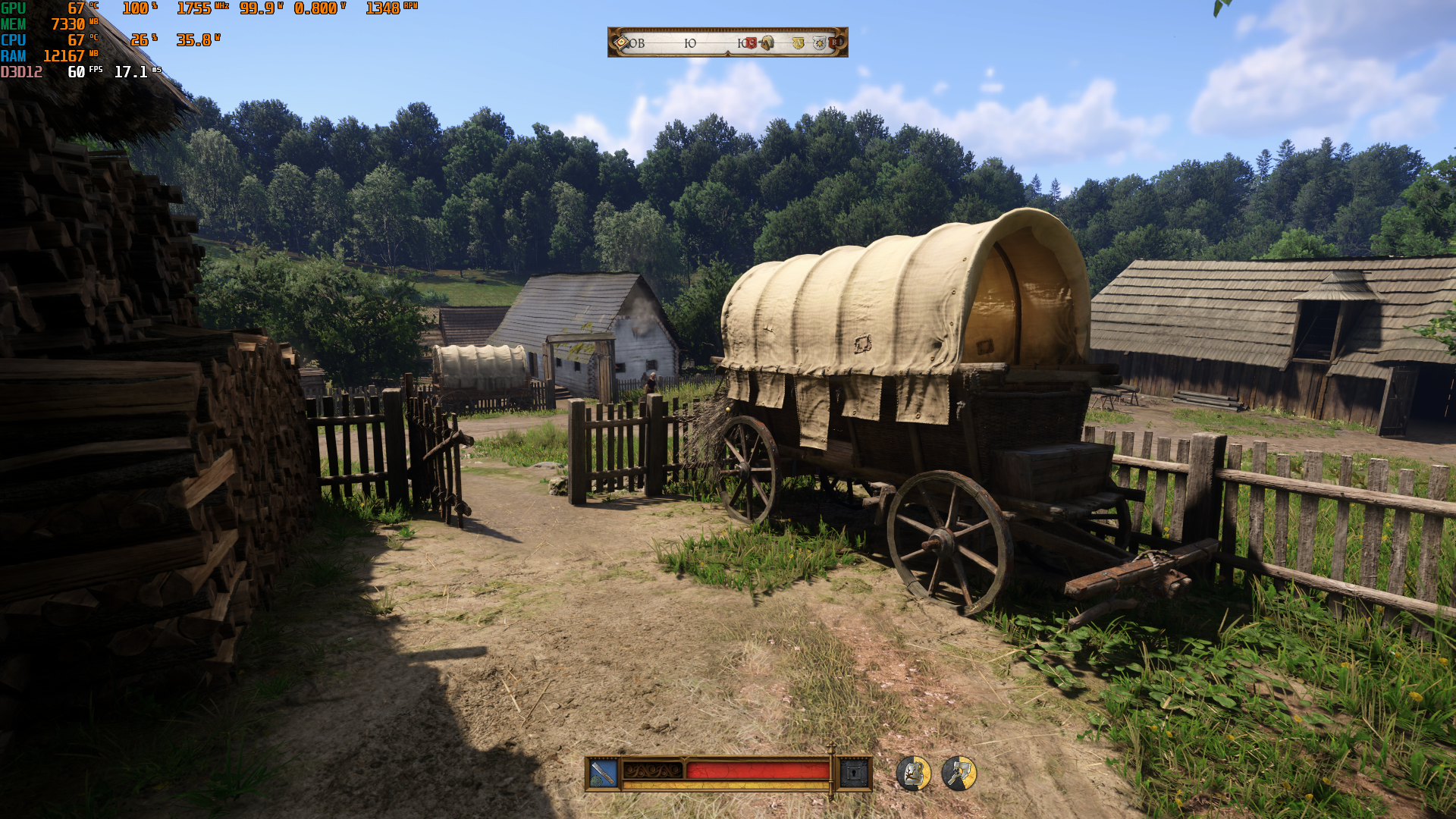Viewport: 1456px width, 819px height.
Task: Select the grindstone marker on the compass
Action: point(767,43)
